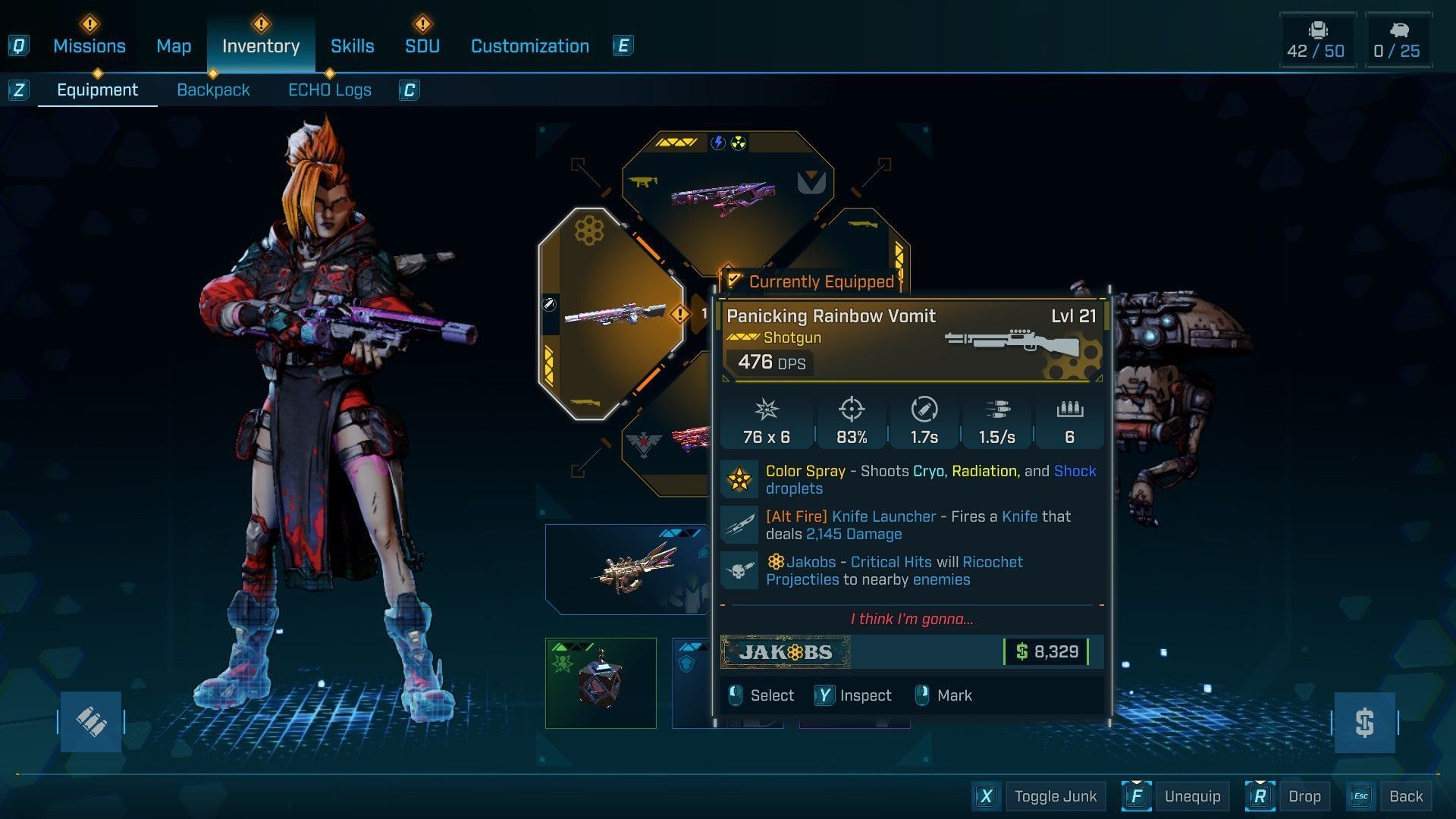Go to the Skills tab
The width and height of the screenshot is (1456, 819).
coord(353,46)
